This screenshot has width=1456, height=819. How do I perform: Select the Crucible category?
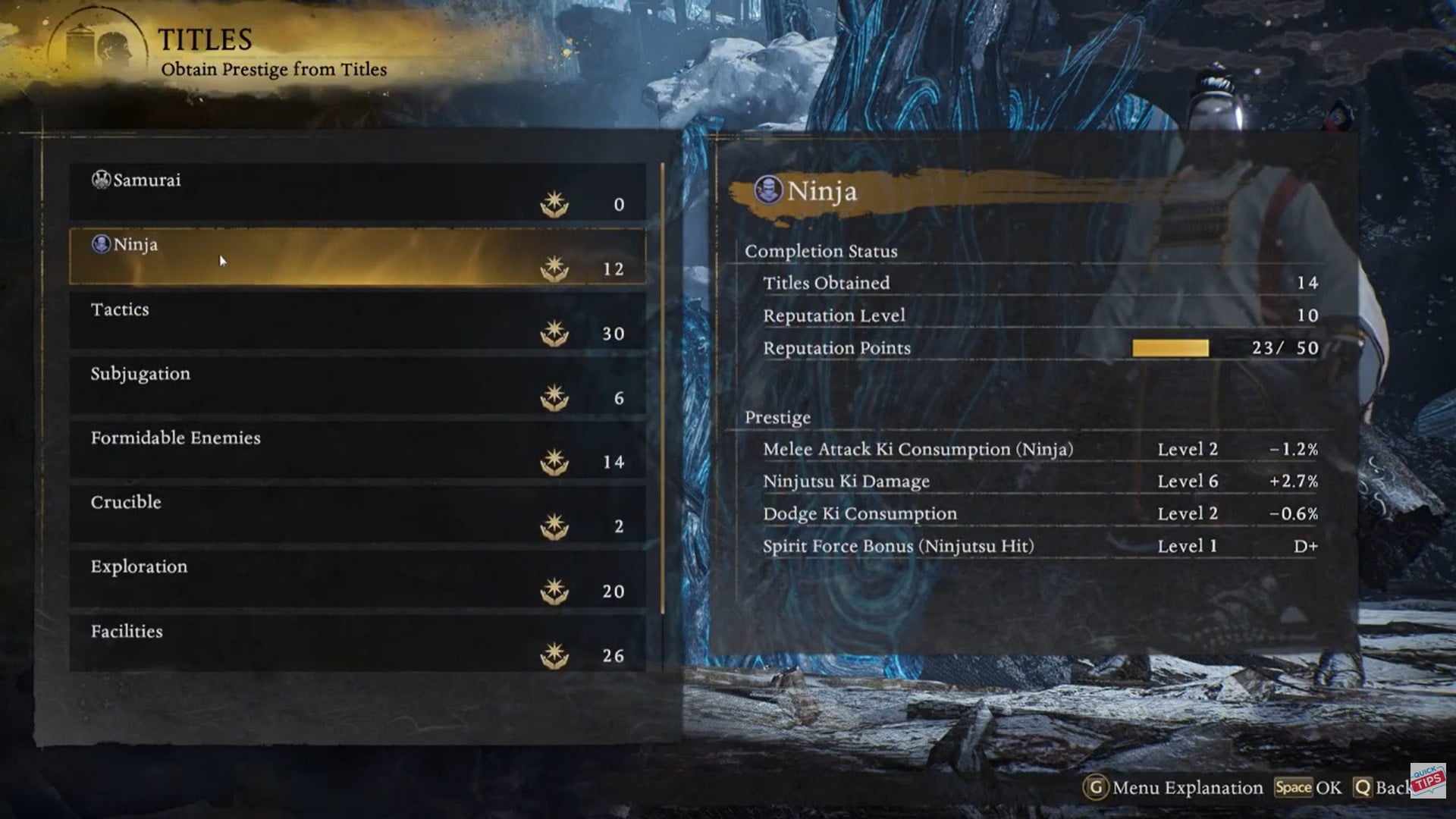[357, 514]
